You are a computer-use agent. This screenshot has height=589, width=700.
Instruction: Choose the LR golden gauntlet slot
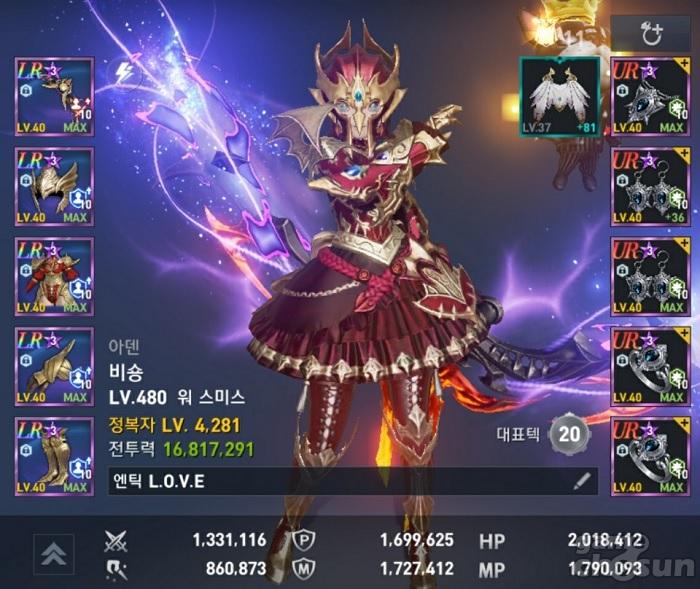(x=54, y=366)
